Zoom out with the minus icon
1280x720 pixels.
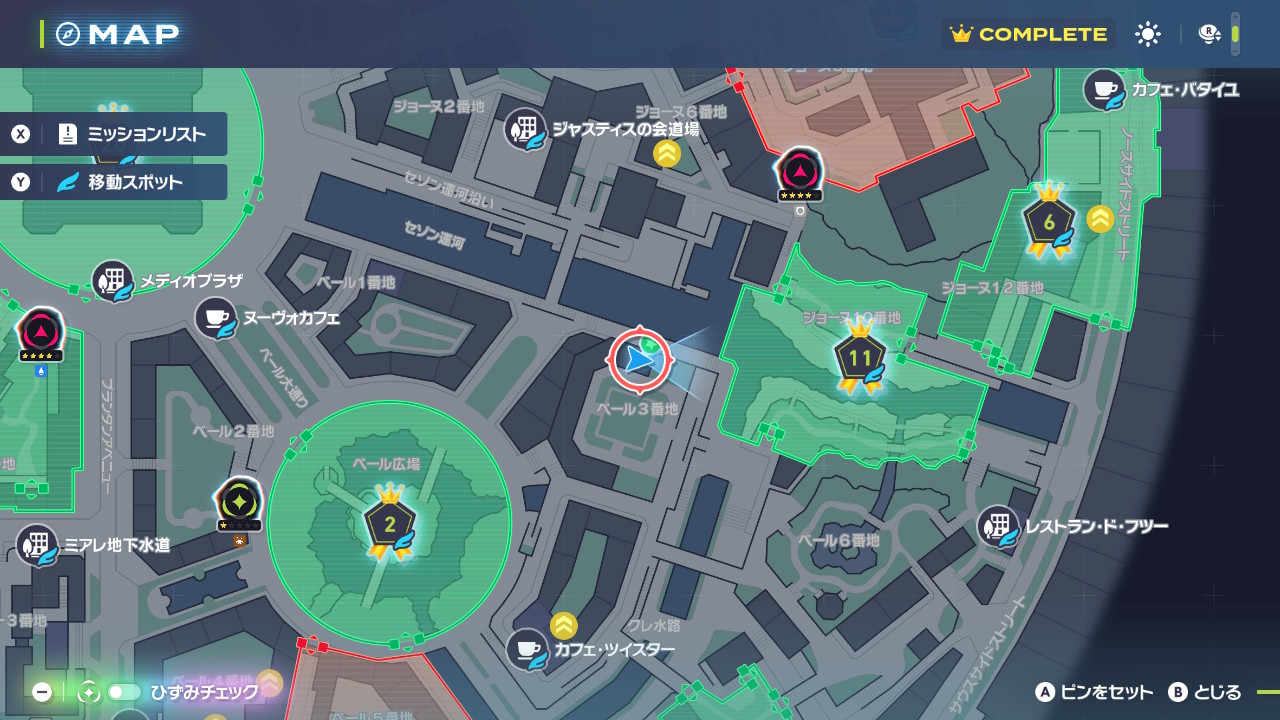pyautogui.click(x=42, y=692)
